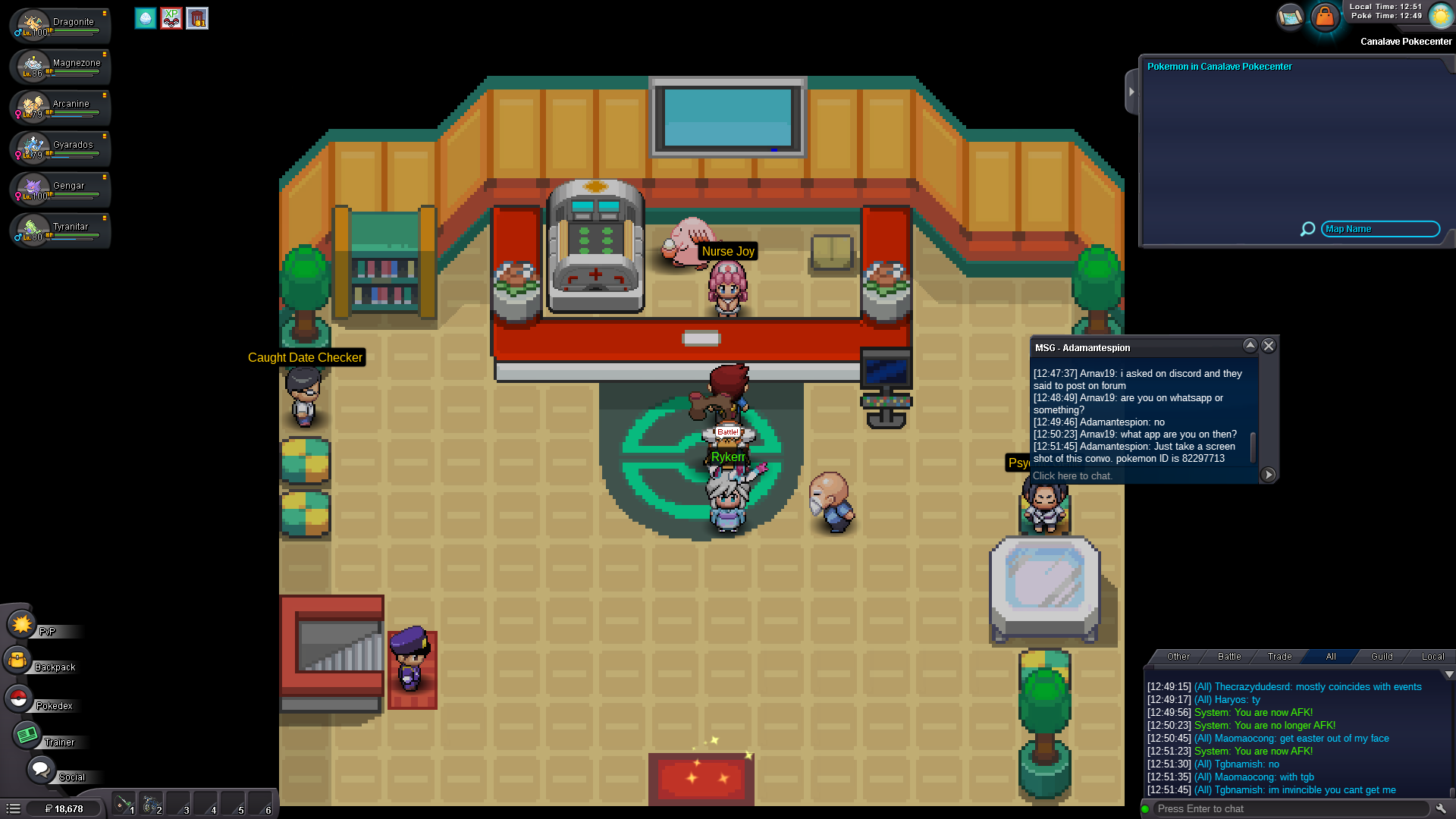The height and width of the screenshot is (819, 1456).
Task: Open the Social menu
Action: pos(41,770)
